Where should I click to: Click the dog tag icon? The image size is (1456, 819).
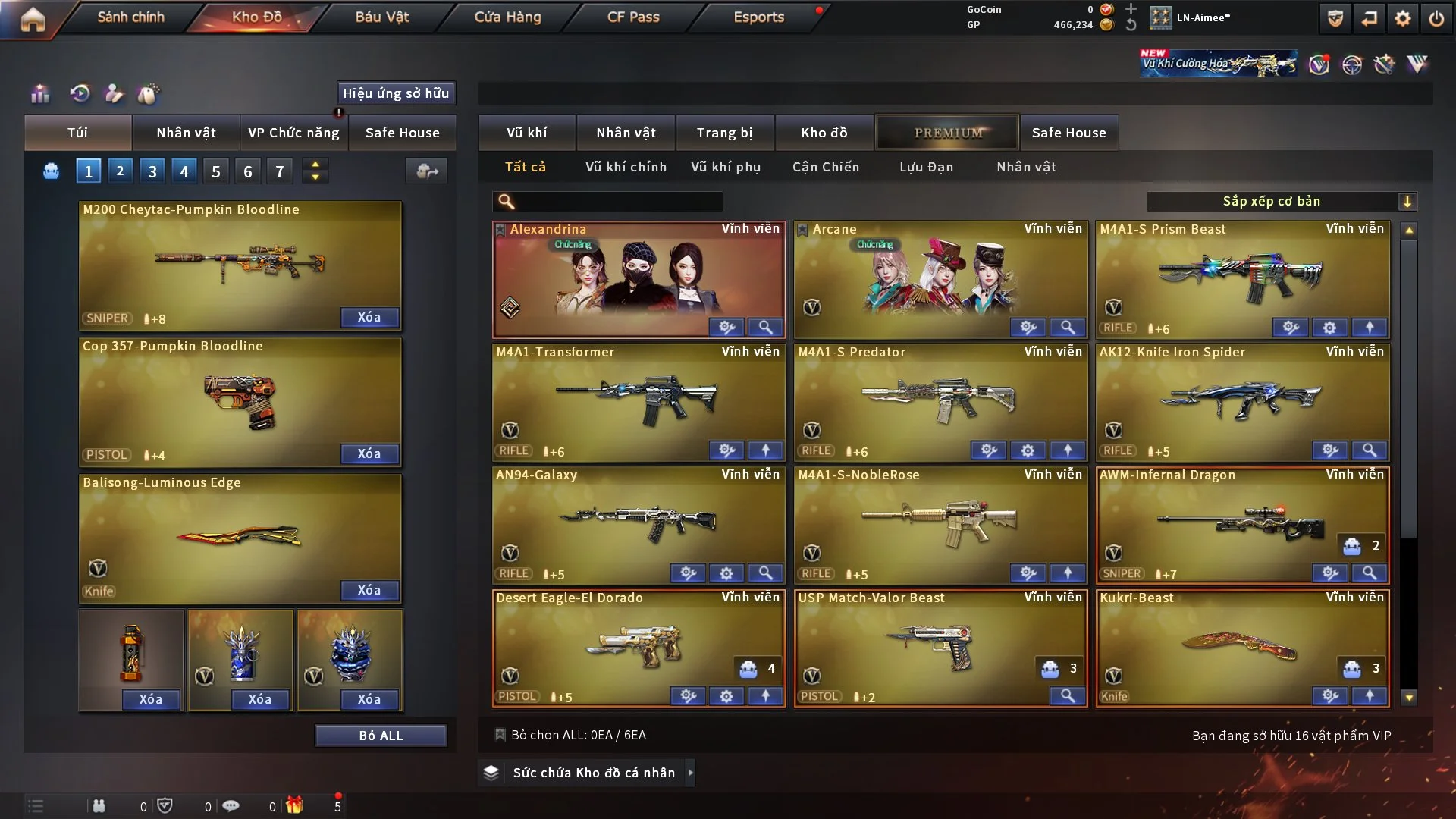click(x=149, y=93)
